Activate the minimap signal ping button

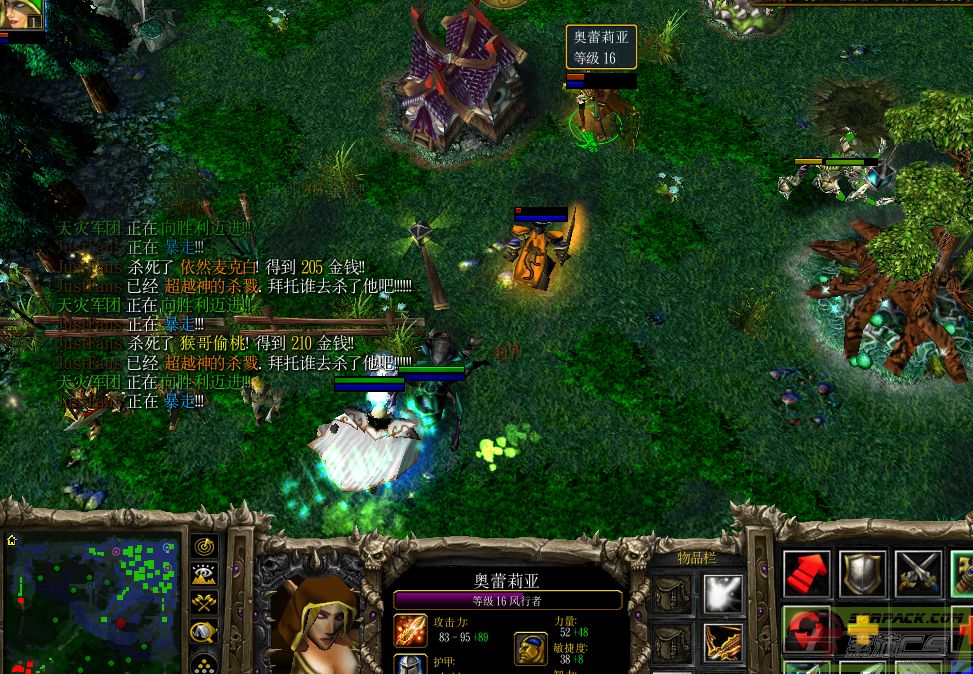(204, 546)
